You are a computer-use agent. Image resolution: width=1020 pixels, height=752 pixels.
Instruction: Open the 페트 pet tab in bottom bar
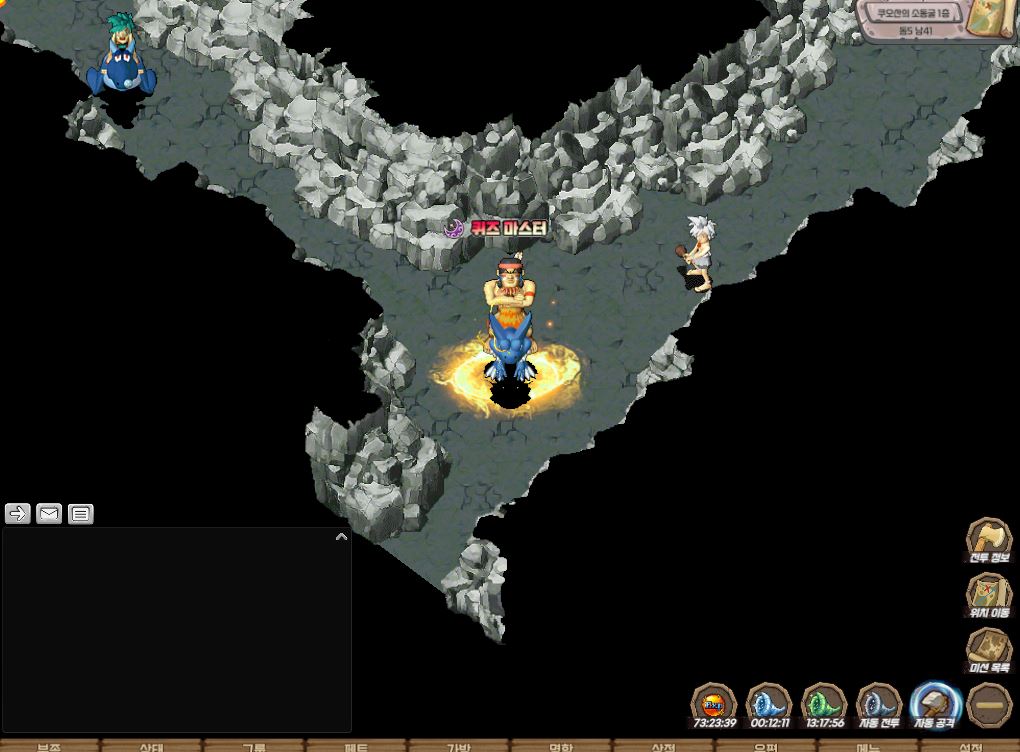point(356,746)
